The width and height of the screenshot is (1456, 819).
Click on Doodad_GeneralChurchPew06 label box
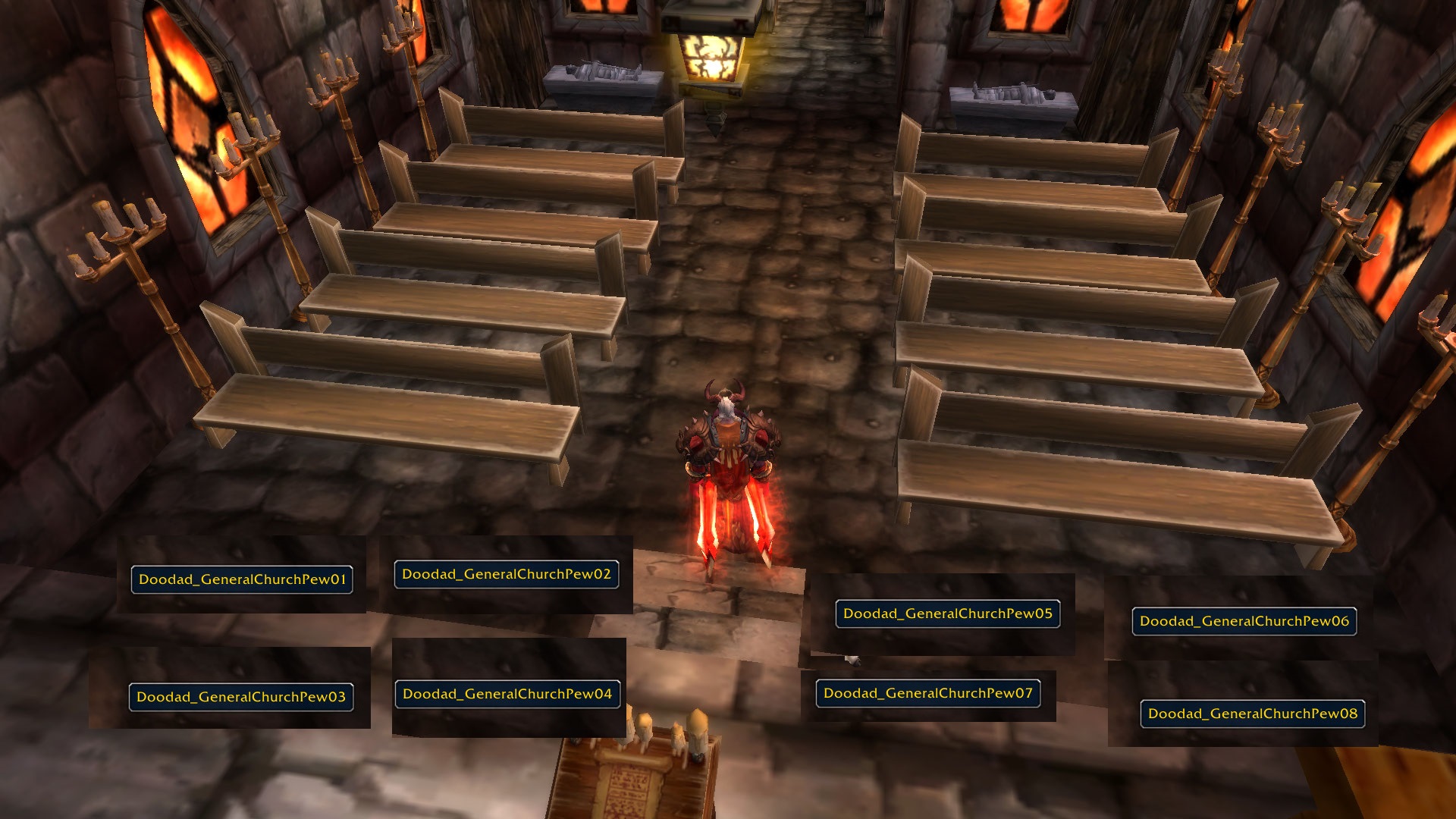click(x=1244, y=621)
